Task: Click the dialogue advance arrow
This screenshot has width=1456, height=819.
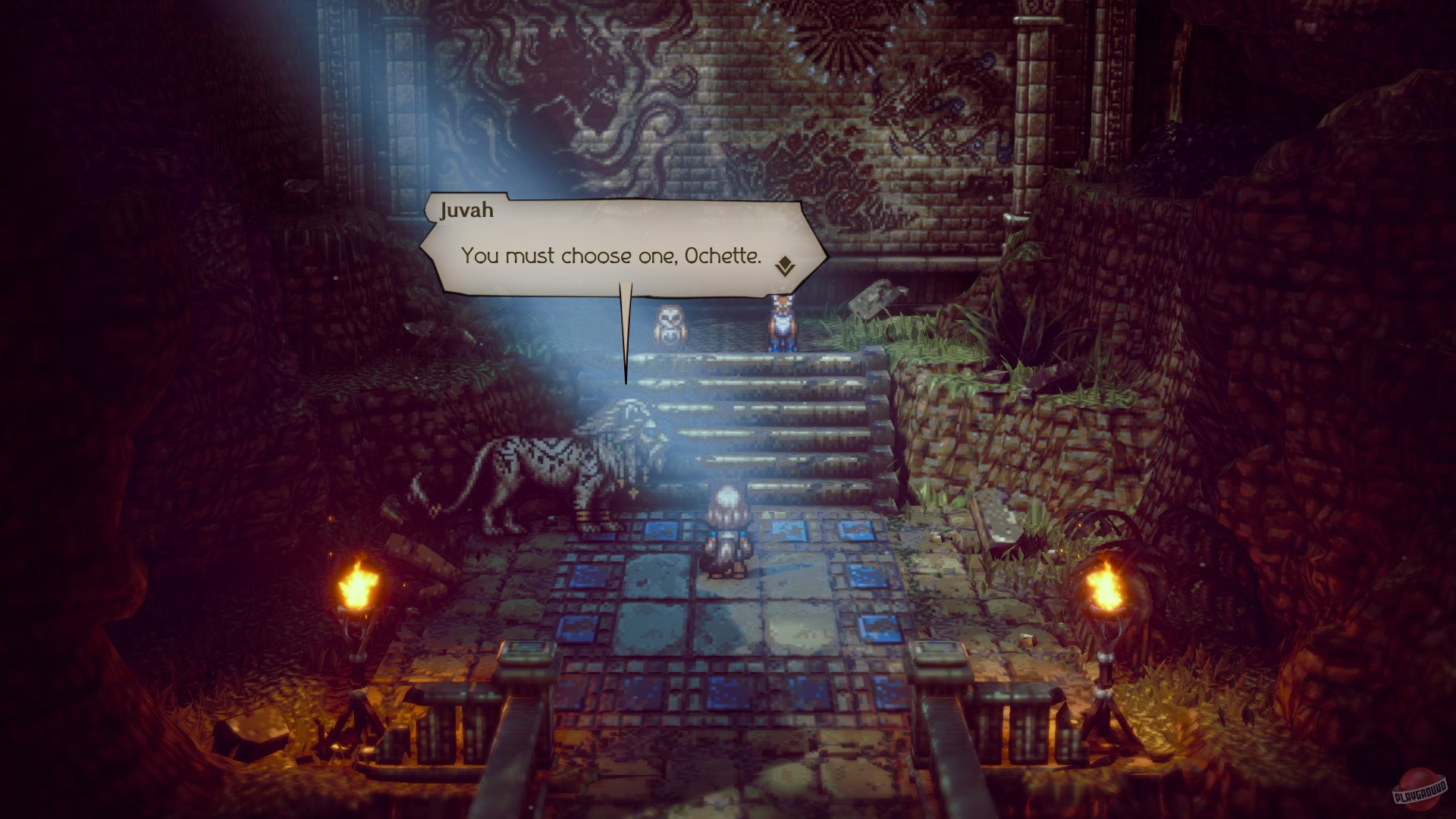Action: coord(785,265)
